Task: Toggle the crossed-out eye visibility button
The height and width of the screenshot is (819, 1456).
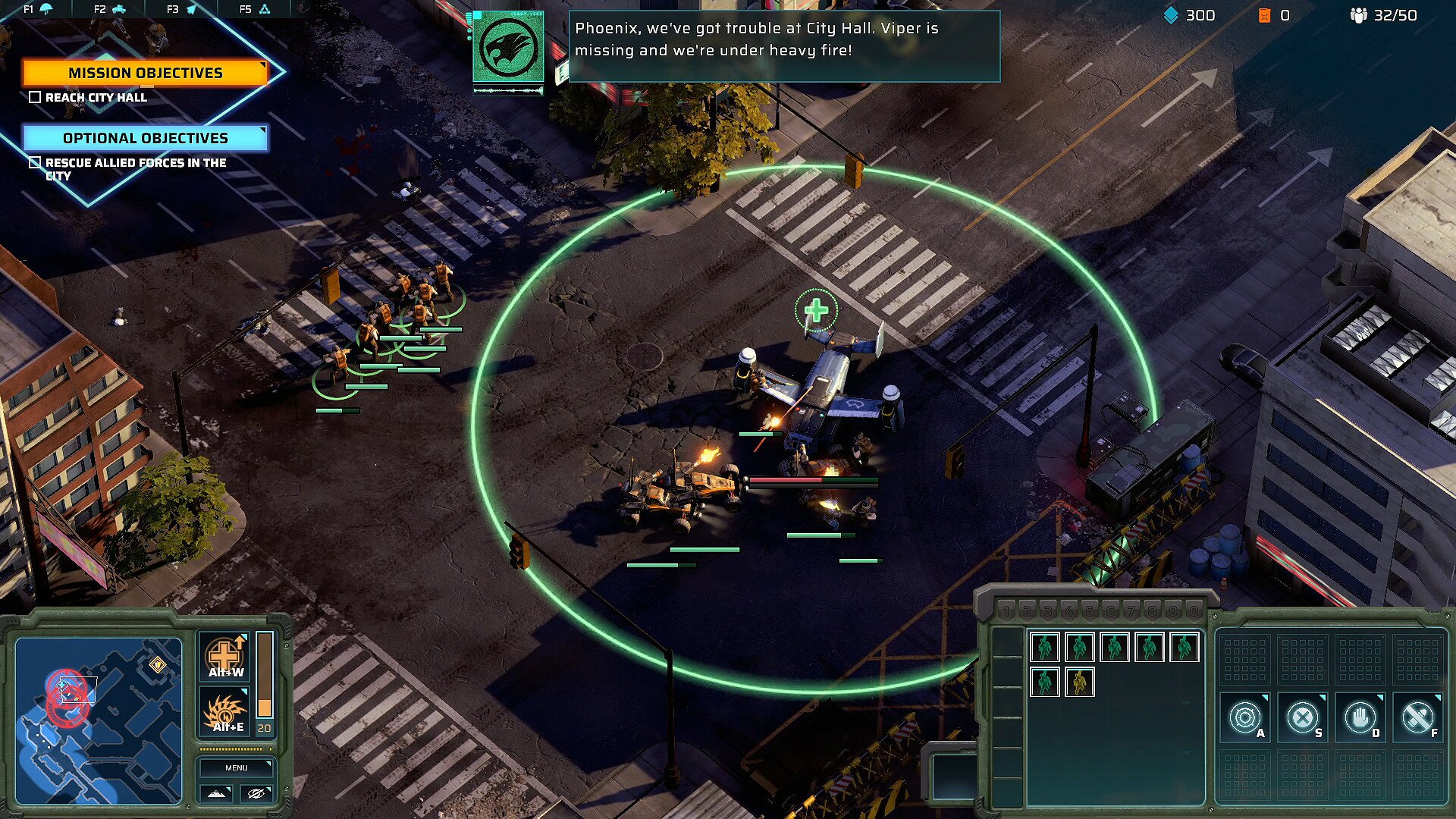Action: coord(256,793)
